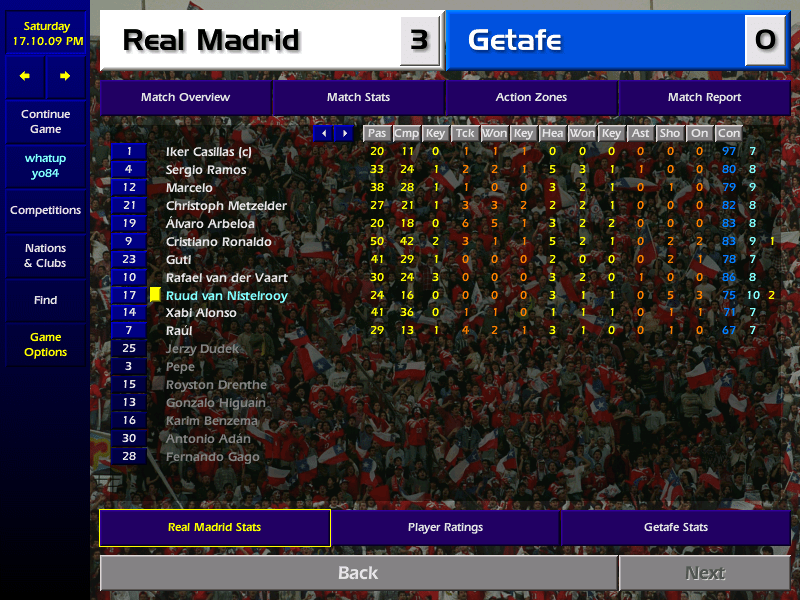Screen dimensions: 800x600
Task: Open the Match Overview tab
Action: point(185,97)
